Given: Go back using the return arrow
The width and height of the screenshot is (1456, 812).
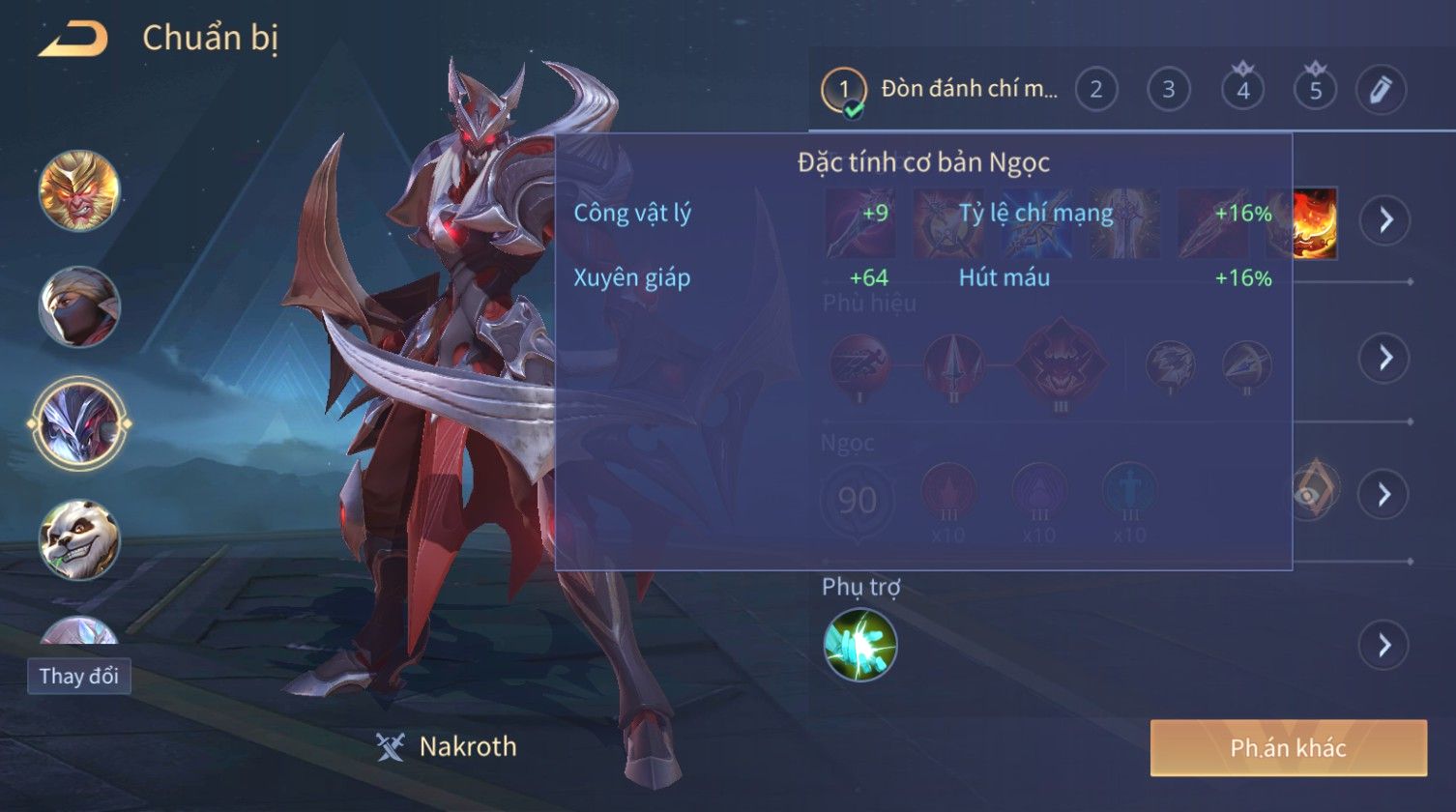Looking at the screenshot, I should point(73,39).
